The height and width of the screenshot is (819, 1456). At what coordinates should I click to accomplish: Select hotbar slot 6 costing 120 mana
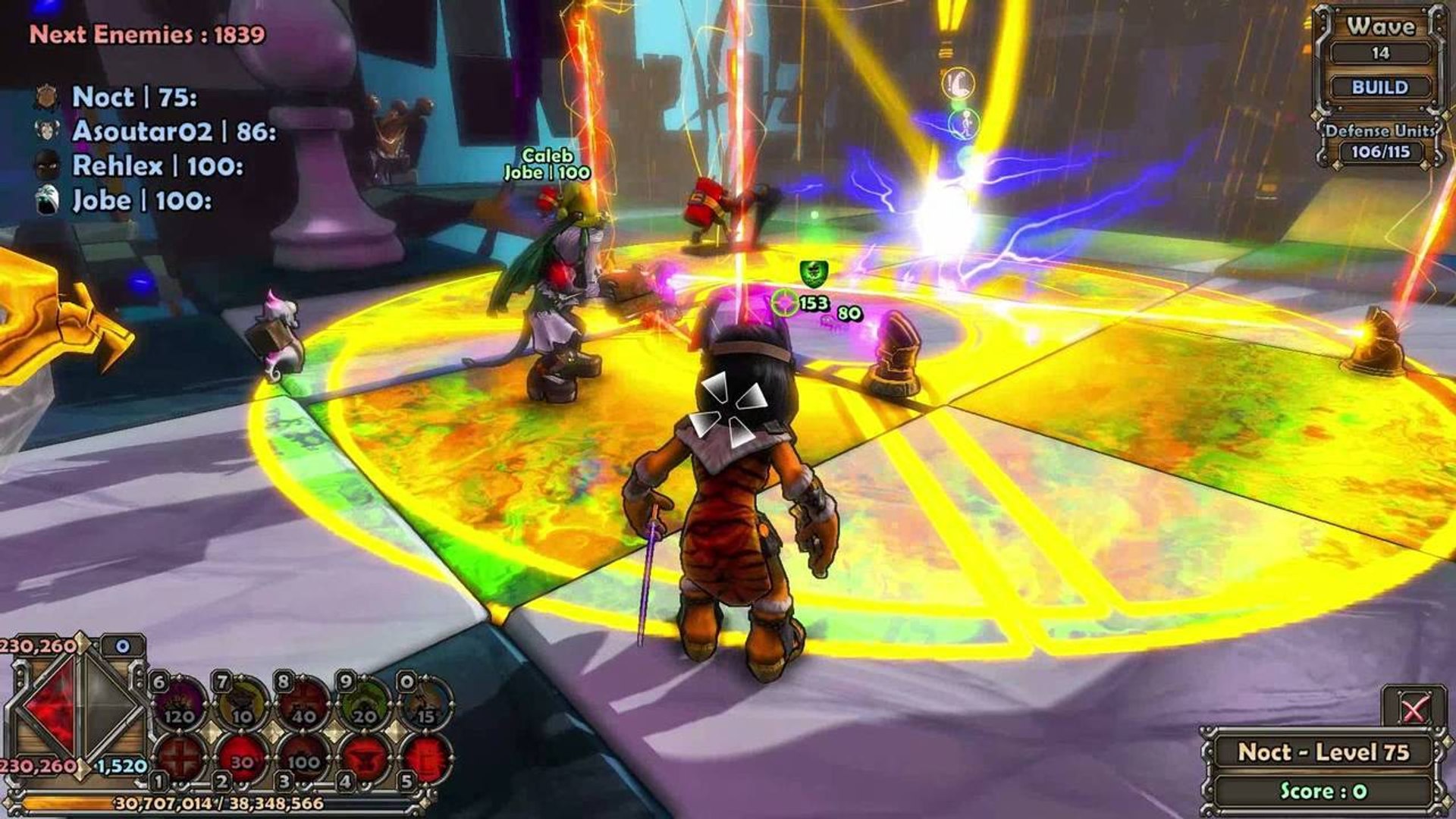[180, 702]
